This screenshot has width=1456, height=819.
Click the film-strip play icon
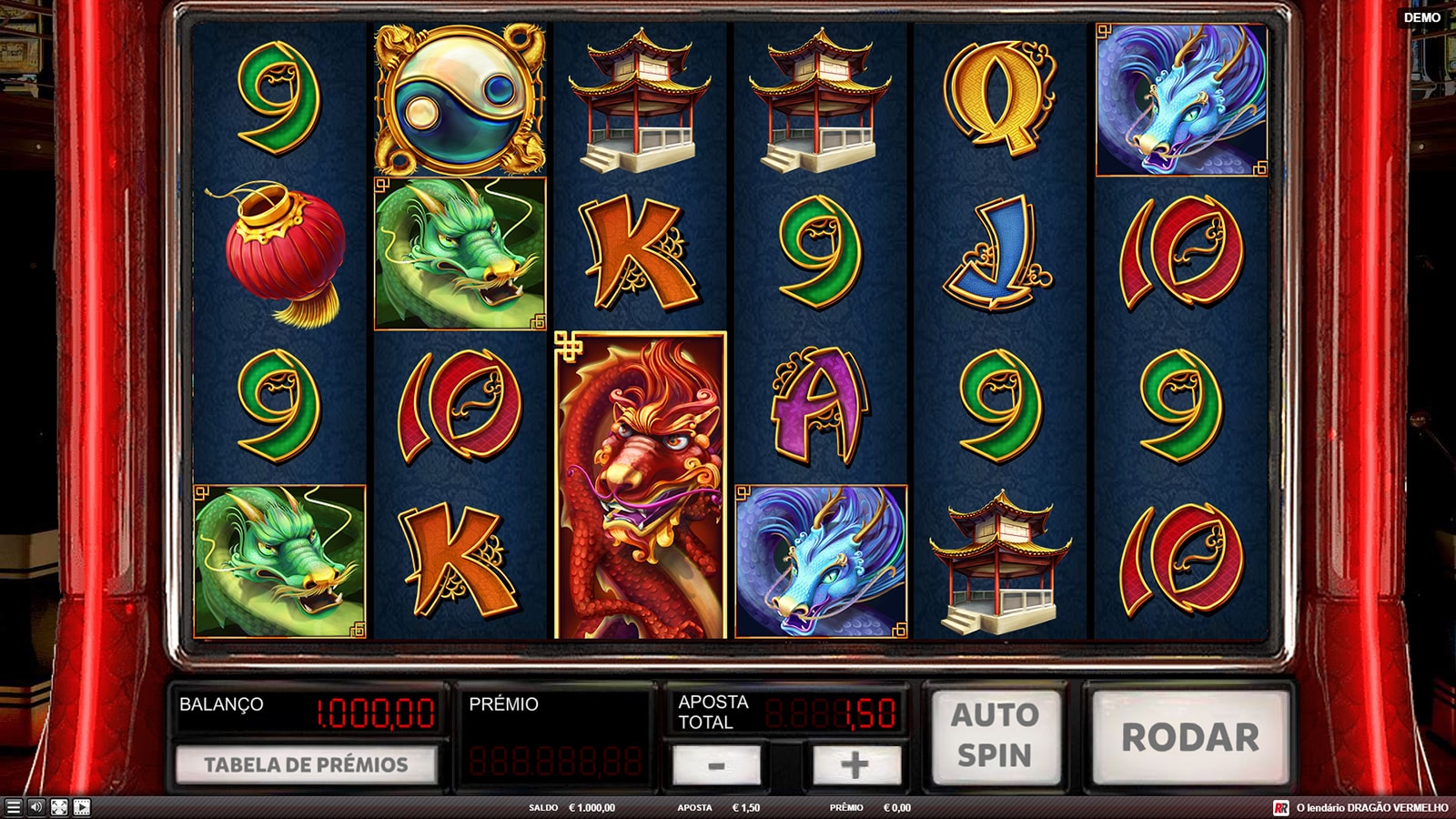81,807
